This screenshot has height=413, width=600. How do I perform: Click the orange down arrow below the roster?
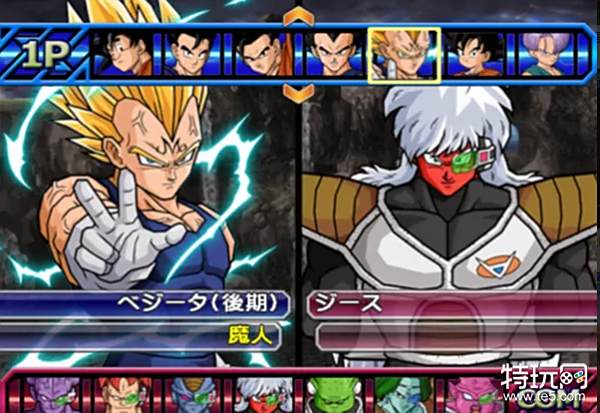tap(298, 91)
